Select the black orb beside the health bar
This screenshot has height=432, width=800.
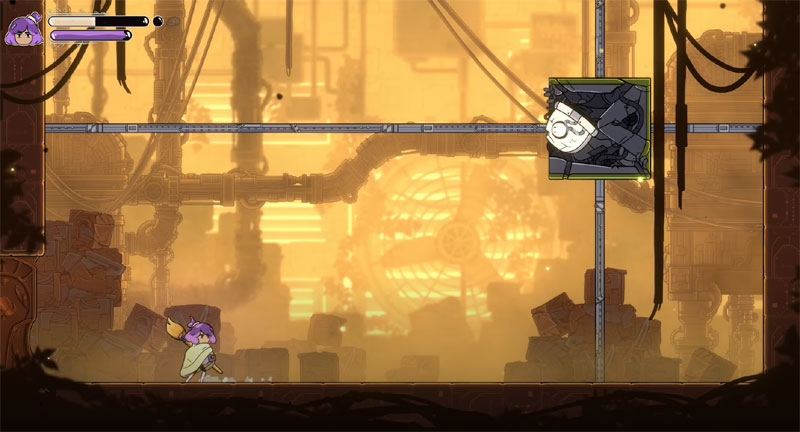158,20
